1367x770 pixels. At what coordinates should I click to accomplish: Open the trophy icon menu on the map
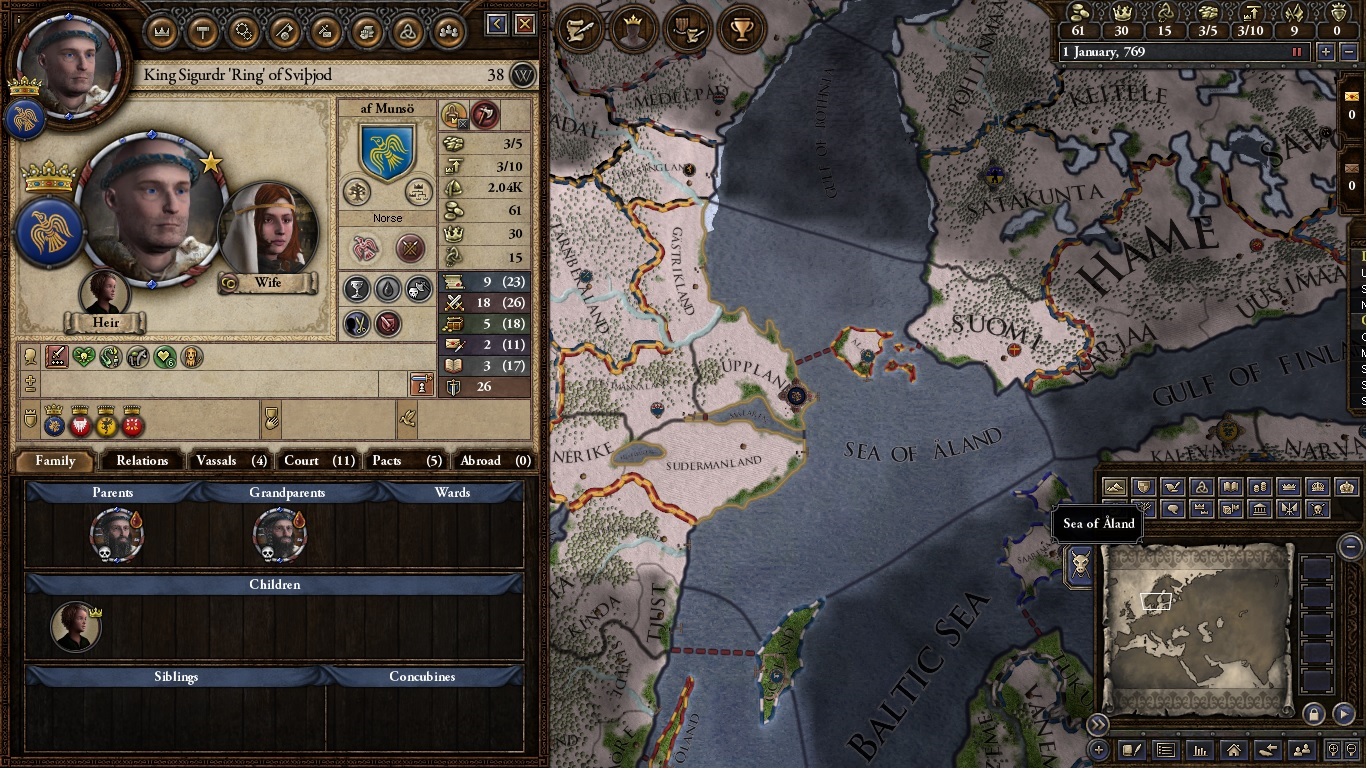click(x=741, y=30)
